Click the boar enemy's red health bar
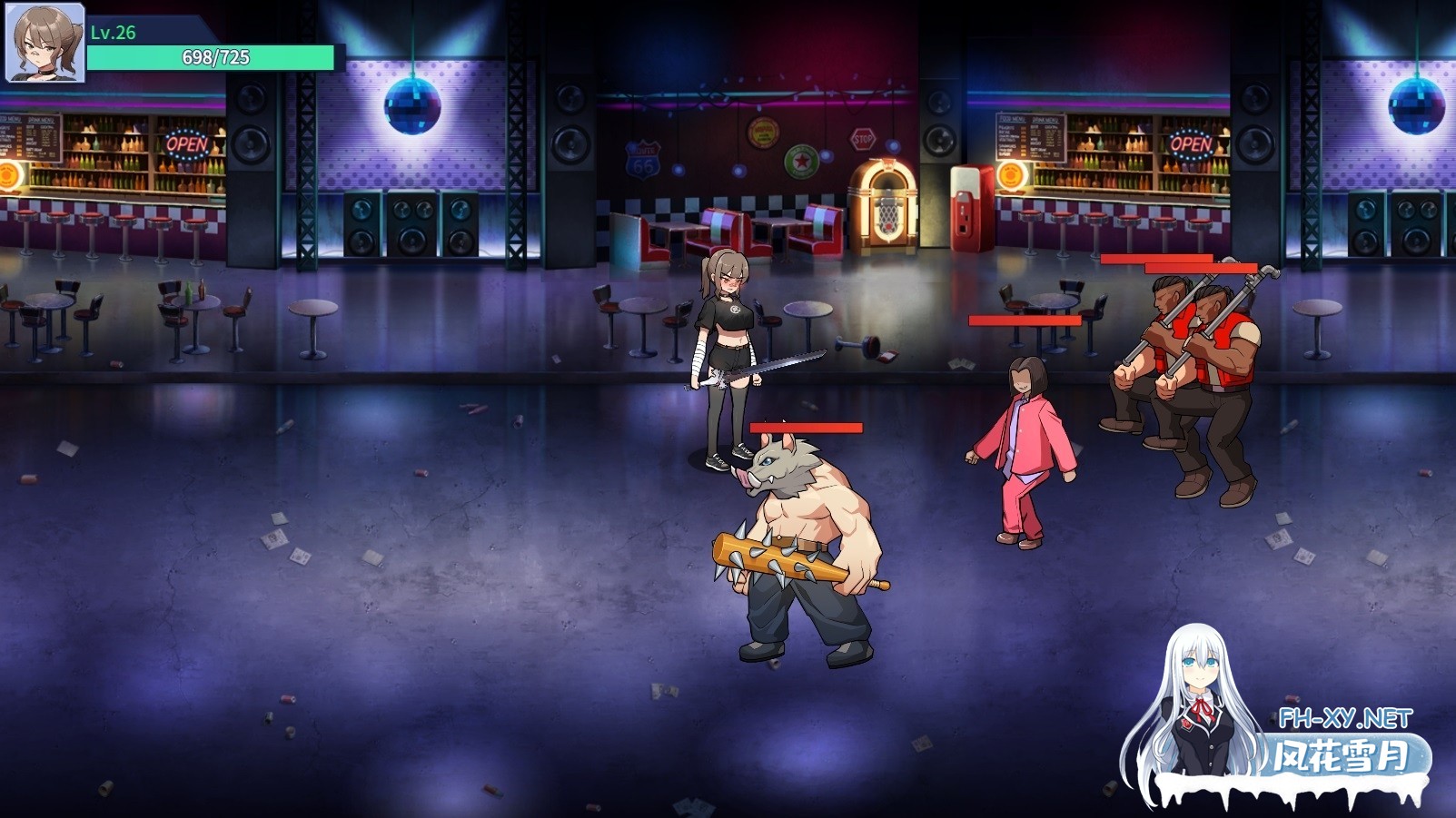 pos(807,427)
